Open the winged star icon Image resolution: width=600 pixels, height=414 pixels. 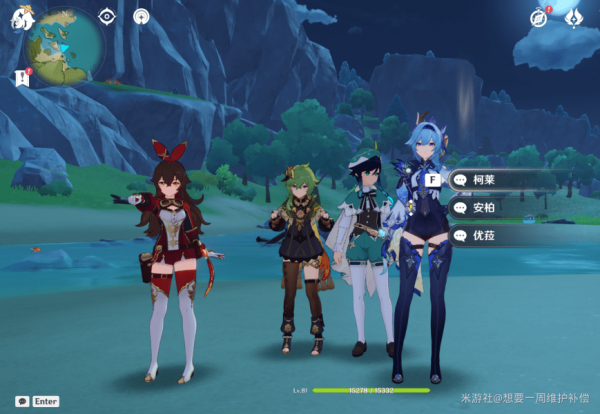pyautogui.click(x=574, y=17)
